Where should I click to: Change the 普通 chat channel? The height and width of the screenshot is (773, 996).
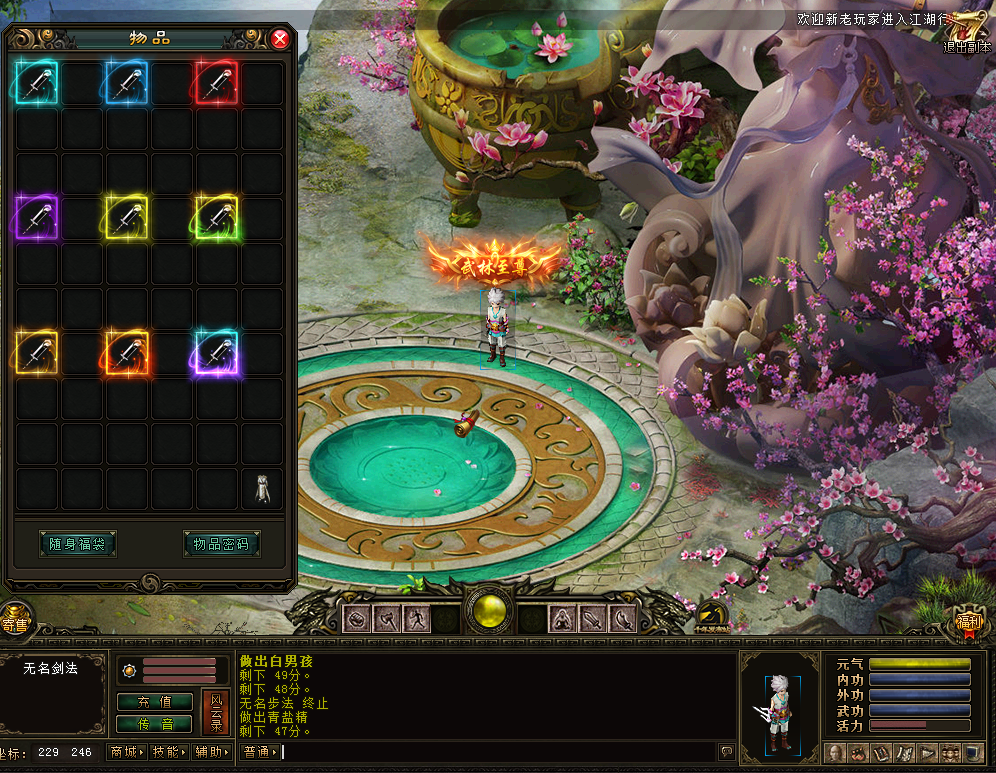tap(261, 752)
